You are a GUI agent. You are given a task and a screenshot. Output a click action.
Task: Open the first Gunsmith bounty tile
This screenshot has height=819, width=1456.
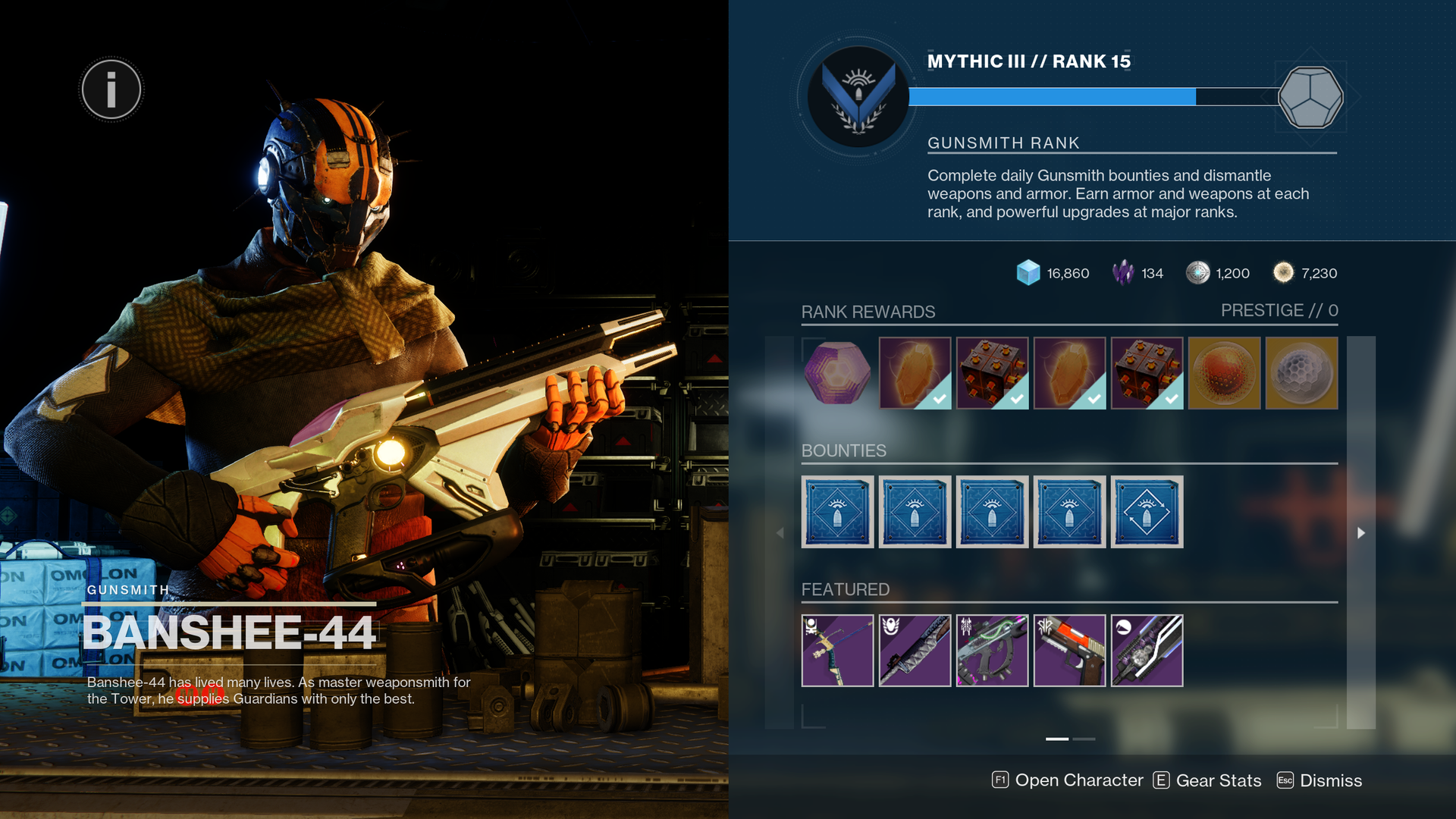coord(838,511)
